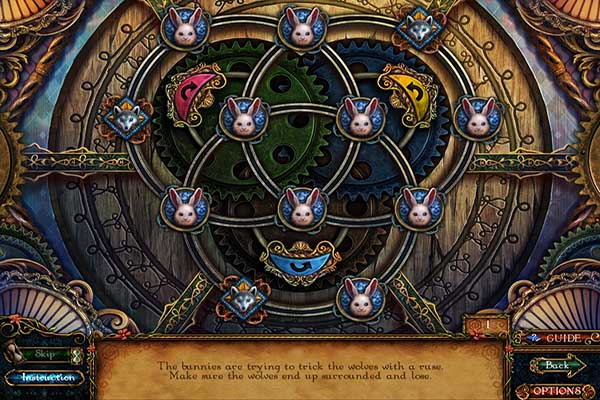Rotate the blue crescent gear handle

pyautogui.click(x=300, y=261)
